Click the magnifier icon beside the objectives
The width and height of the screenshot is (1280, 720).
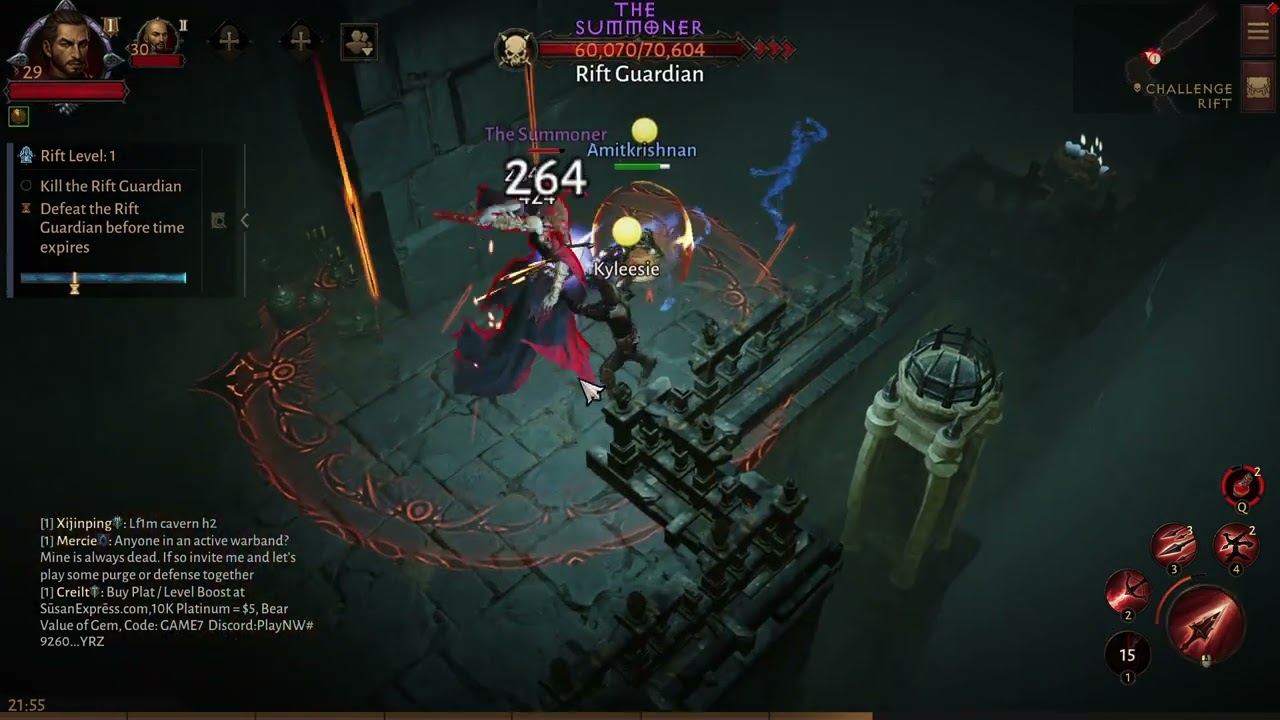218,220
